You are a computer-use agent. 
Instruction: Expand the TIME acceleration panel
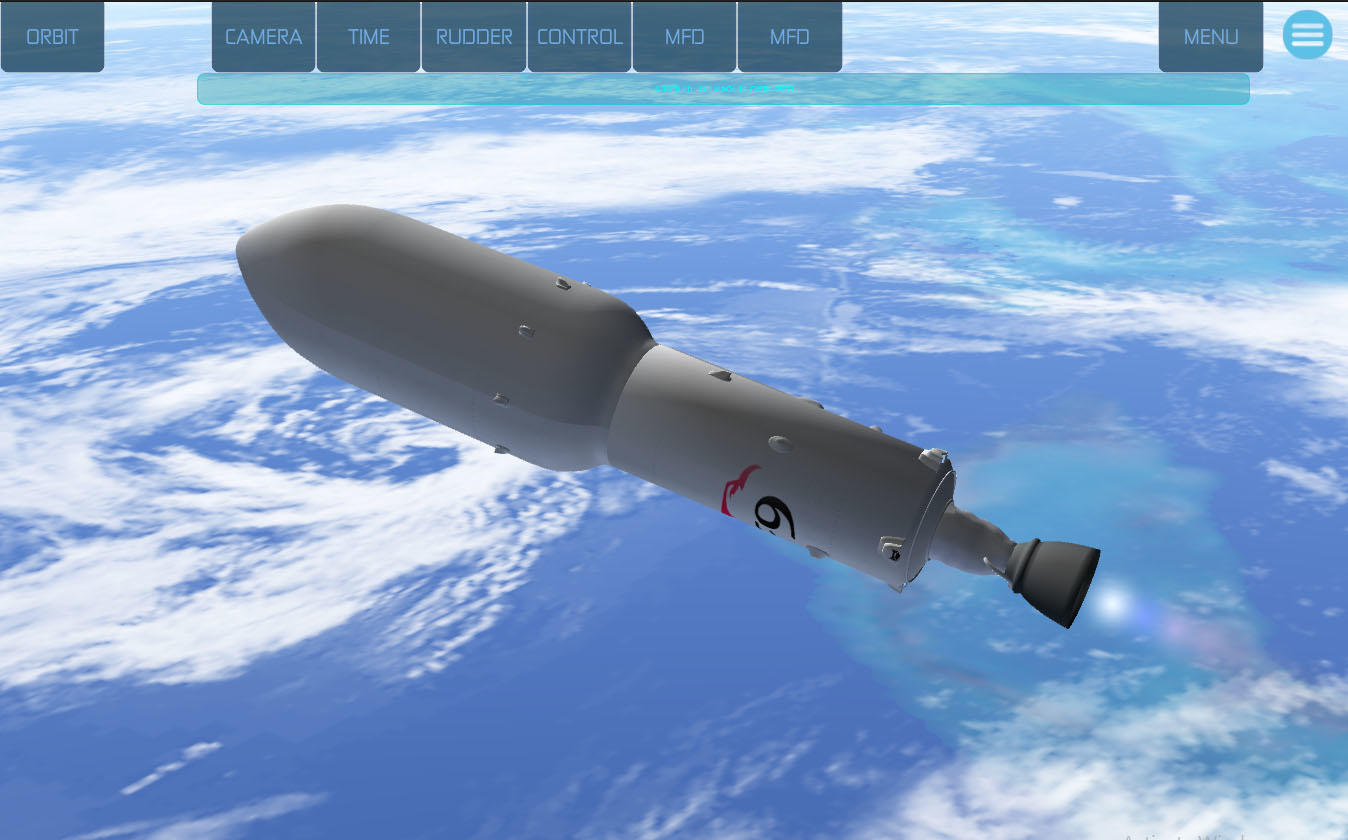pyautogui.click(x=368, y=36)
